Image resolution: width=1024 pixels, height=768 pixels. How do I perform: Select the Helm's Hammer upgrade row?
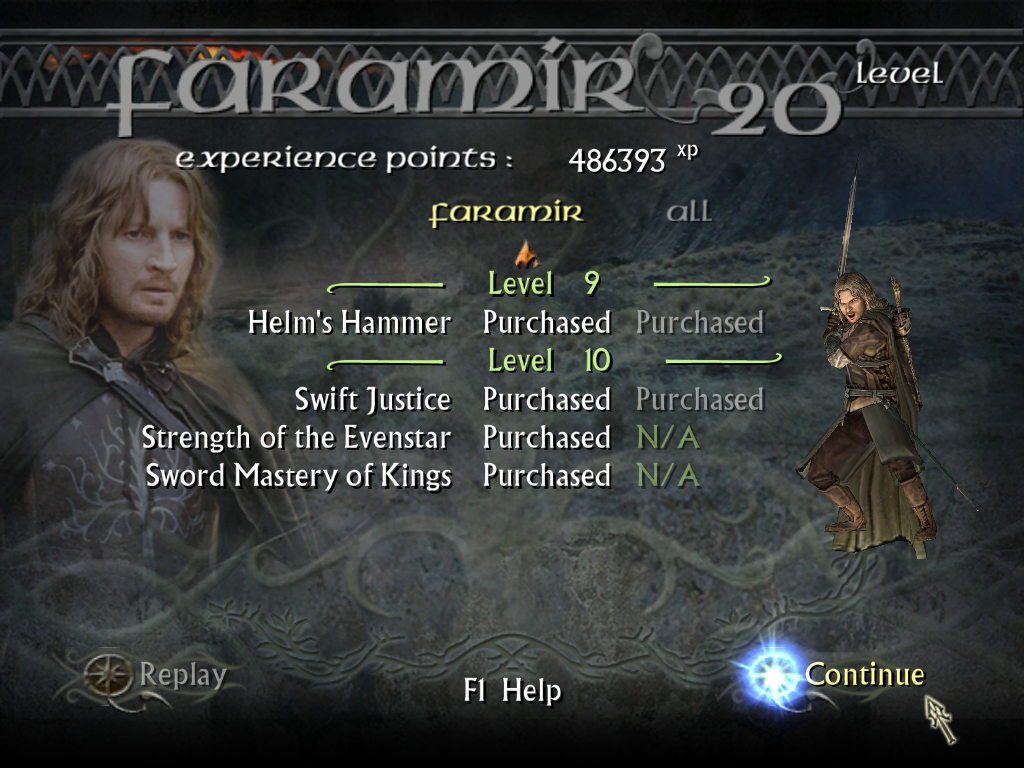coord(350,323)
